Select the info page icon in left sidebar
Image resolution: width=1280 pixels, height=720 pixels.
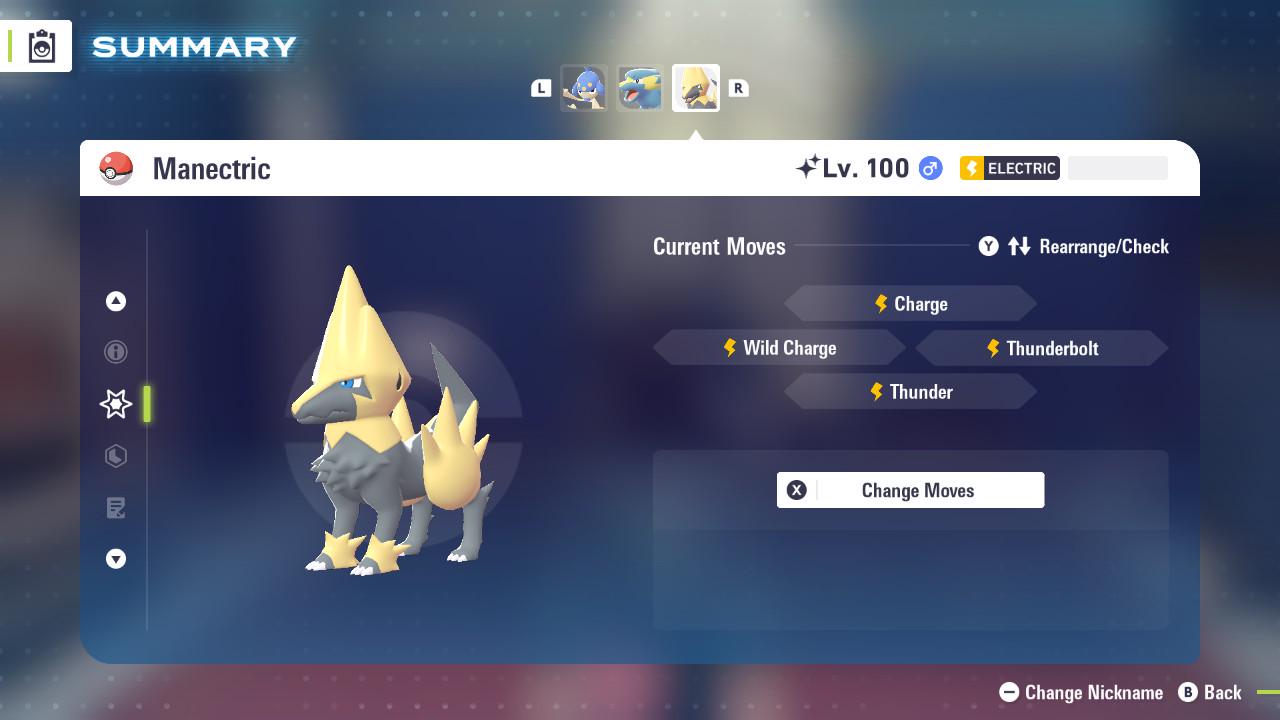tap(116, 352)
